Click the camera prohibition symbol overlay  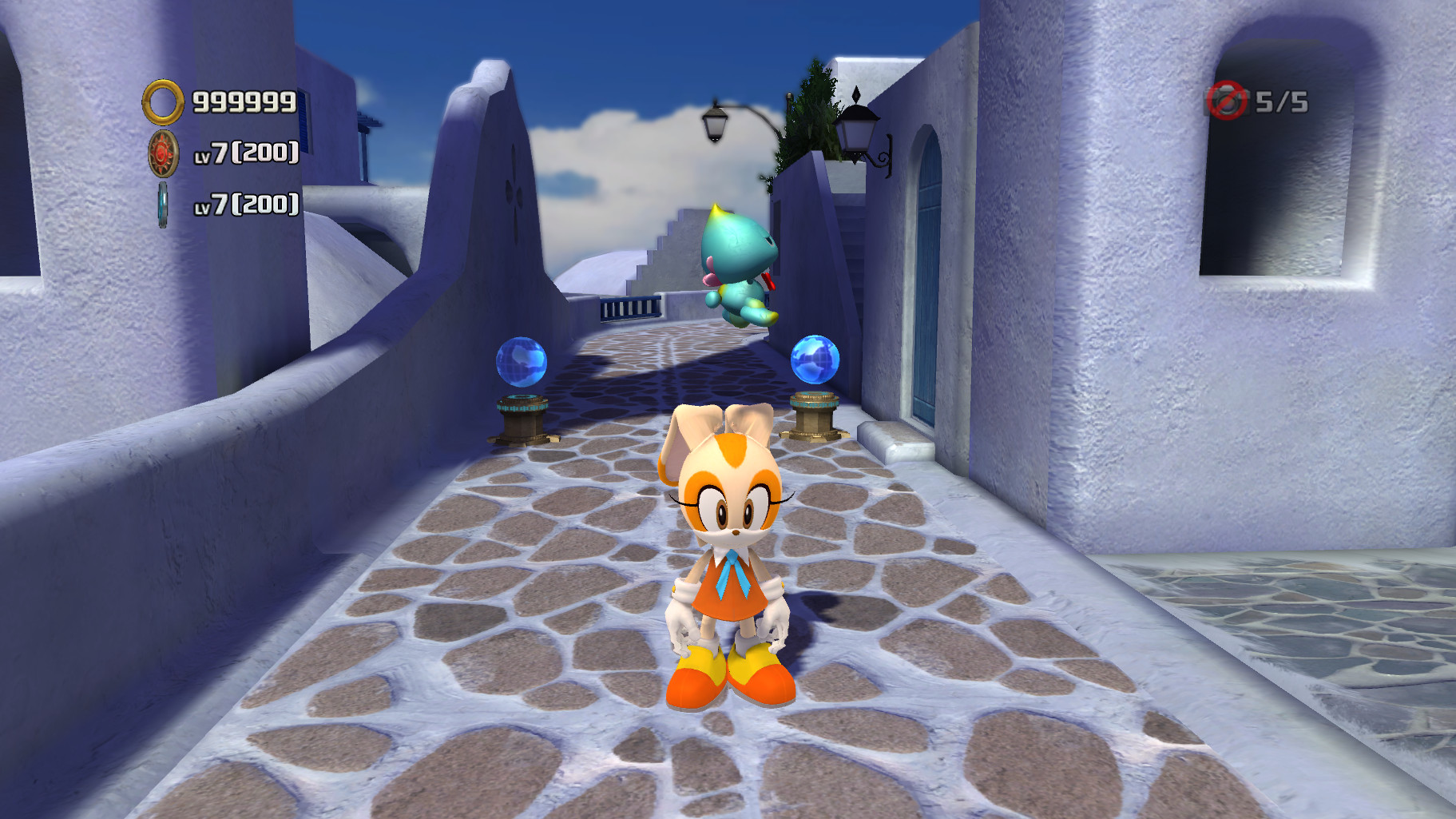[1228, 100]
